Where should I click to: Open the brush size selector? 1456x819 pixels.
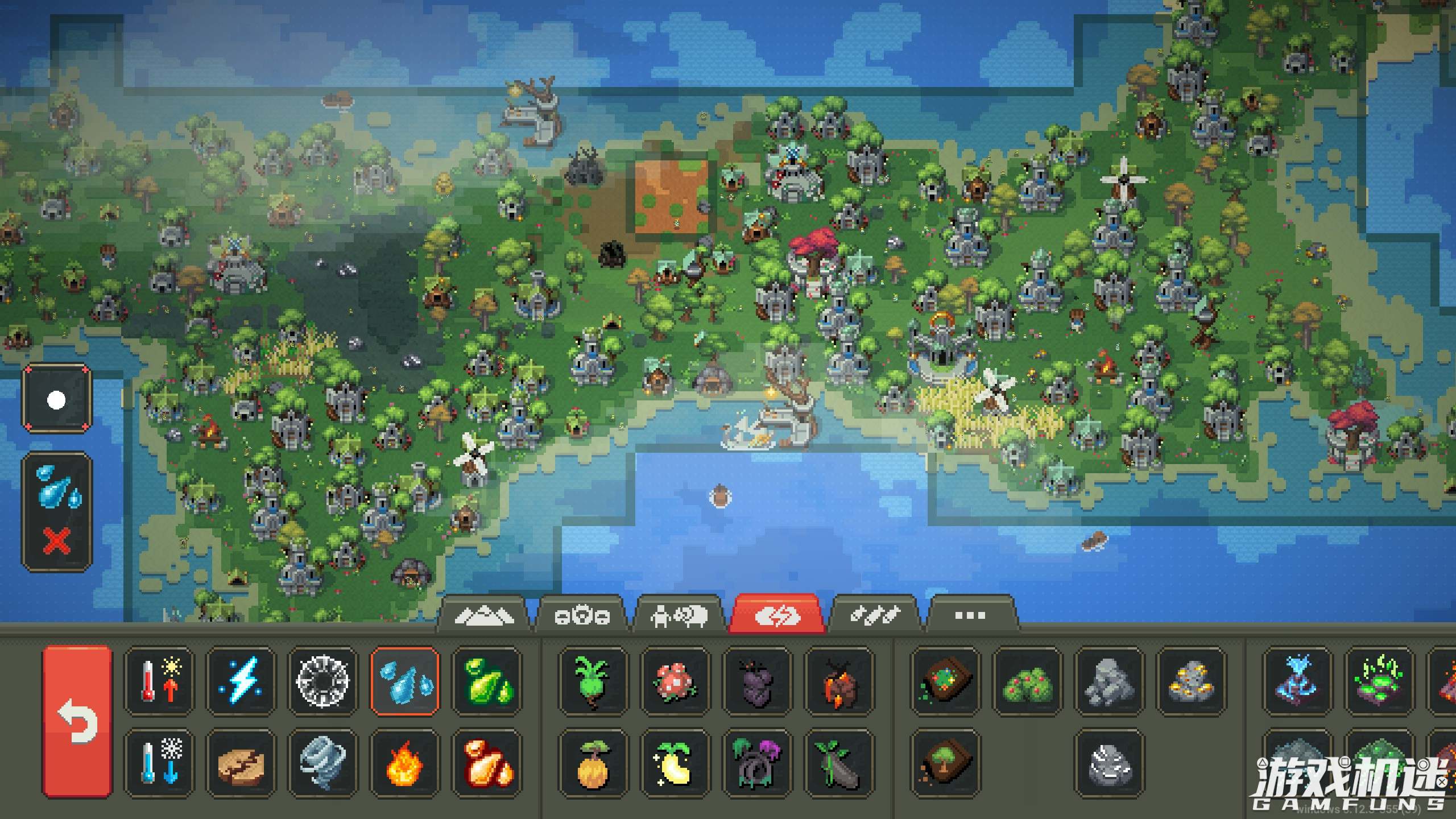(x=56, y=399)
